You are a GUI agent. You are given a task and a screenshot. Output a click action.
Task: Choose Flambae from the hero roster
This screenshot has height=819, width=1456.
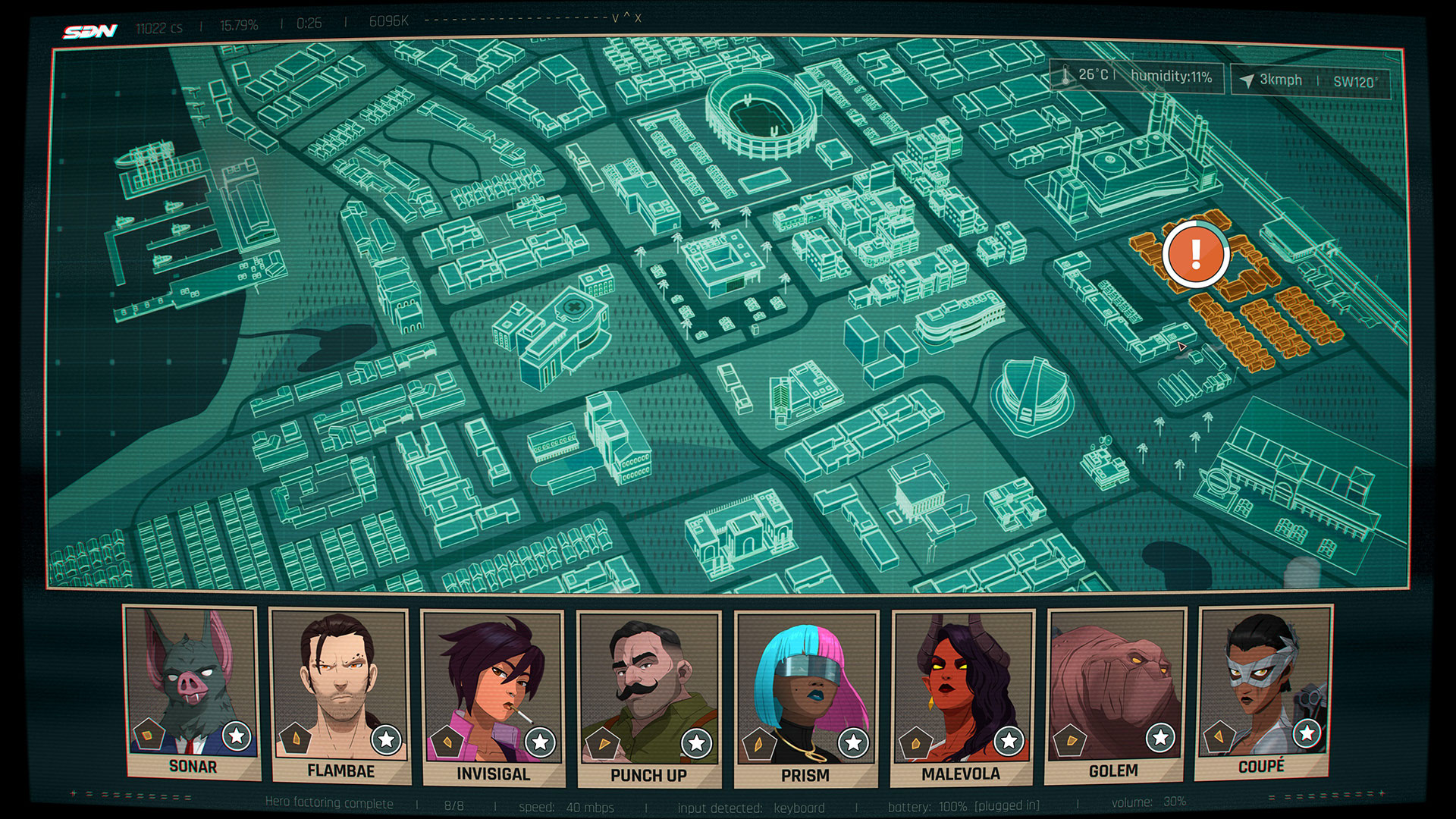tap(340, 695)
